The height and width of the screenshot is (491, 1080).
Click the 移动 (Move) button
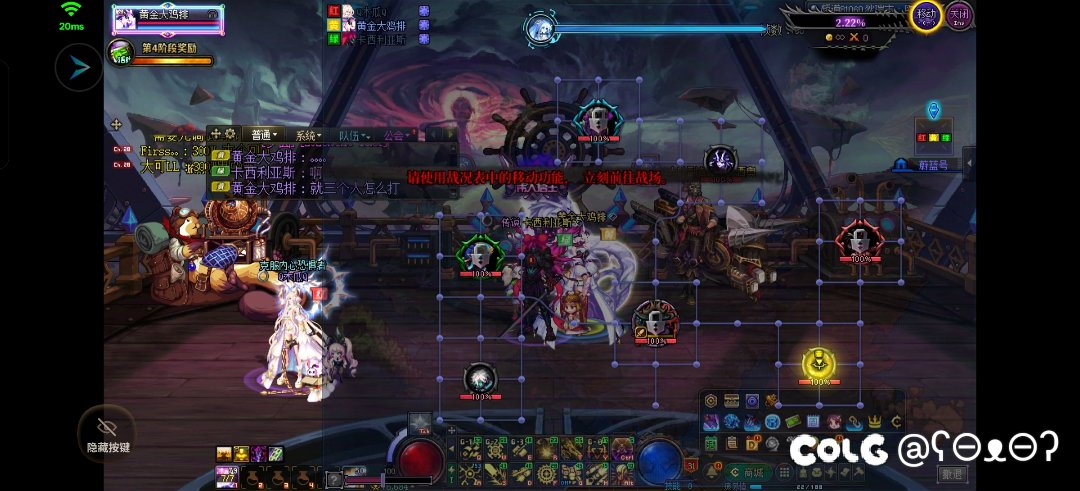coord(926,15)
